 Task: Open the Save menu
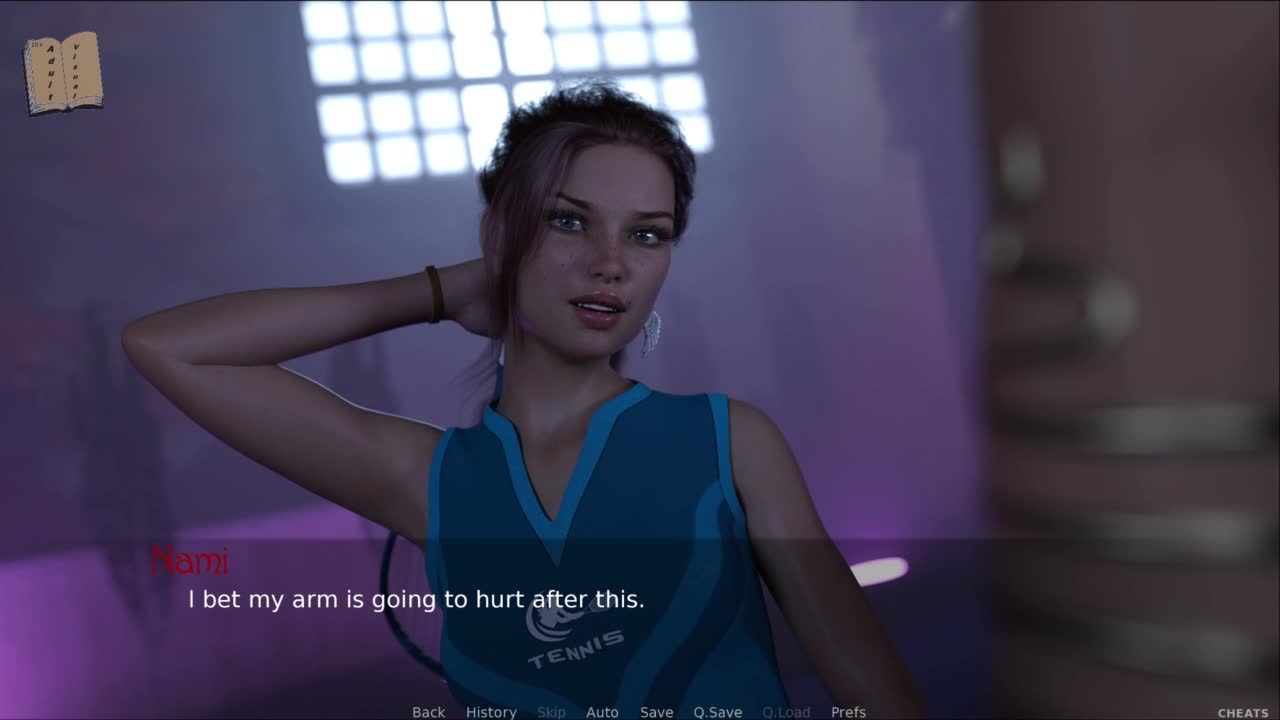[656, 712]
